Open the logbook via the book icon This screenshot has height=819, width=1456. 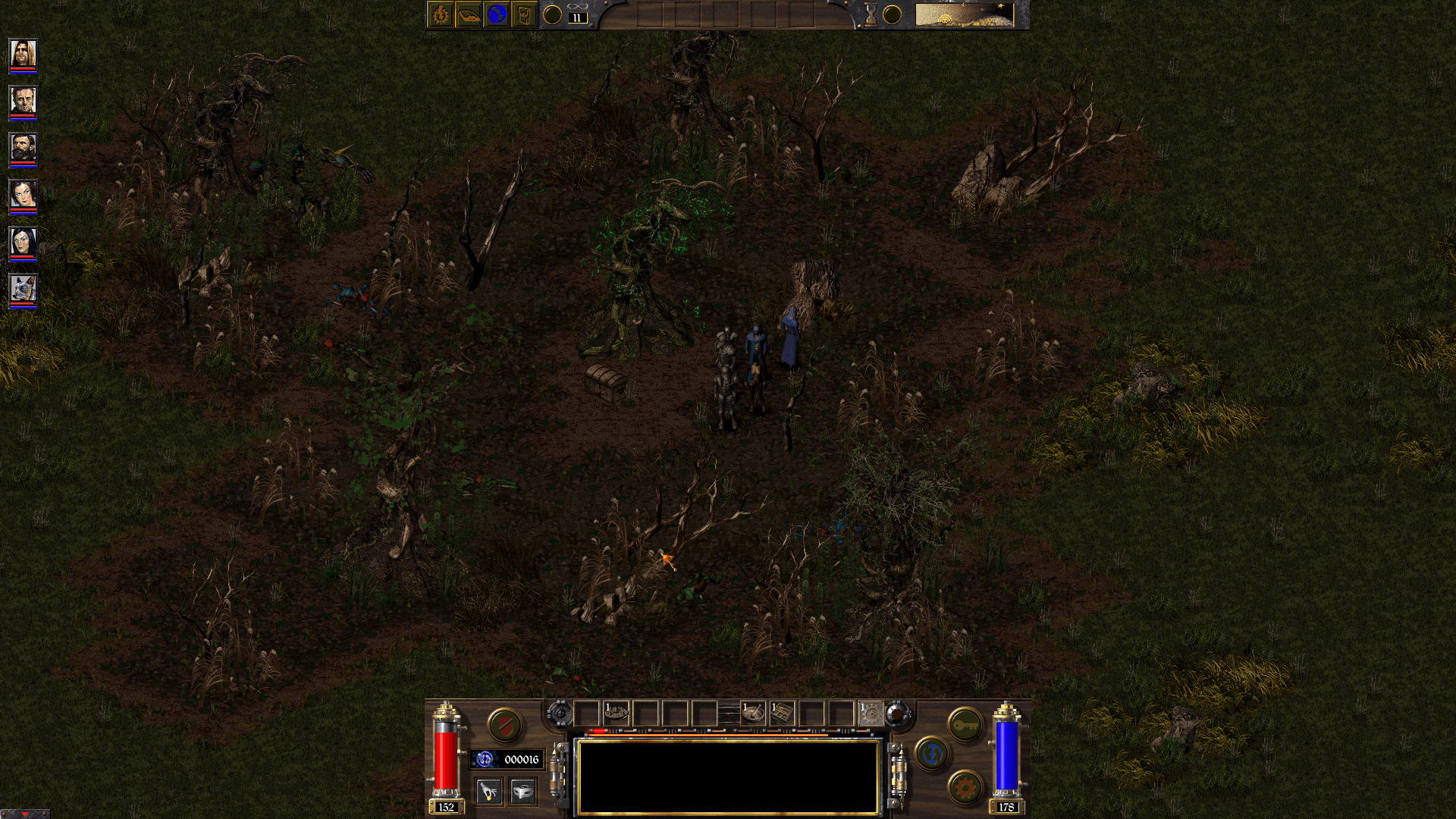tap(469, 13)
